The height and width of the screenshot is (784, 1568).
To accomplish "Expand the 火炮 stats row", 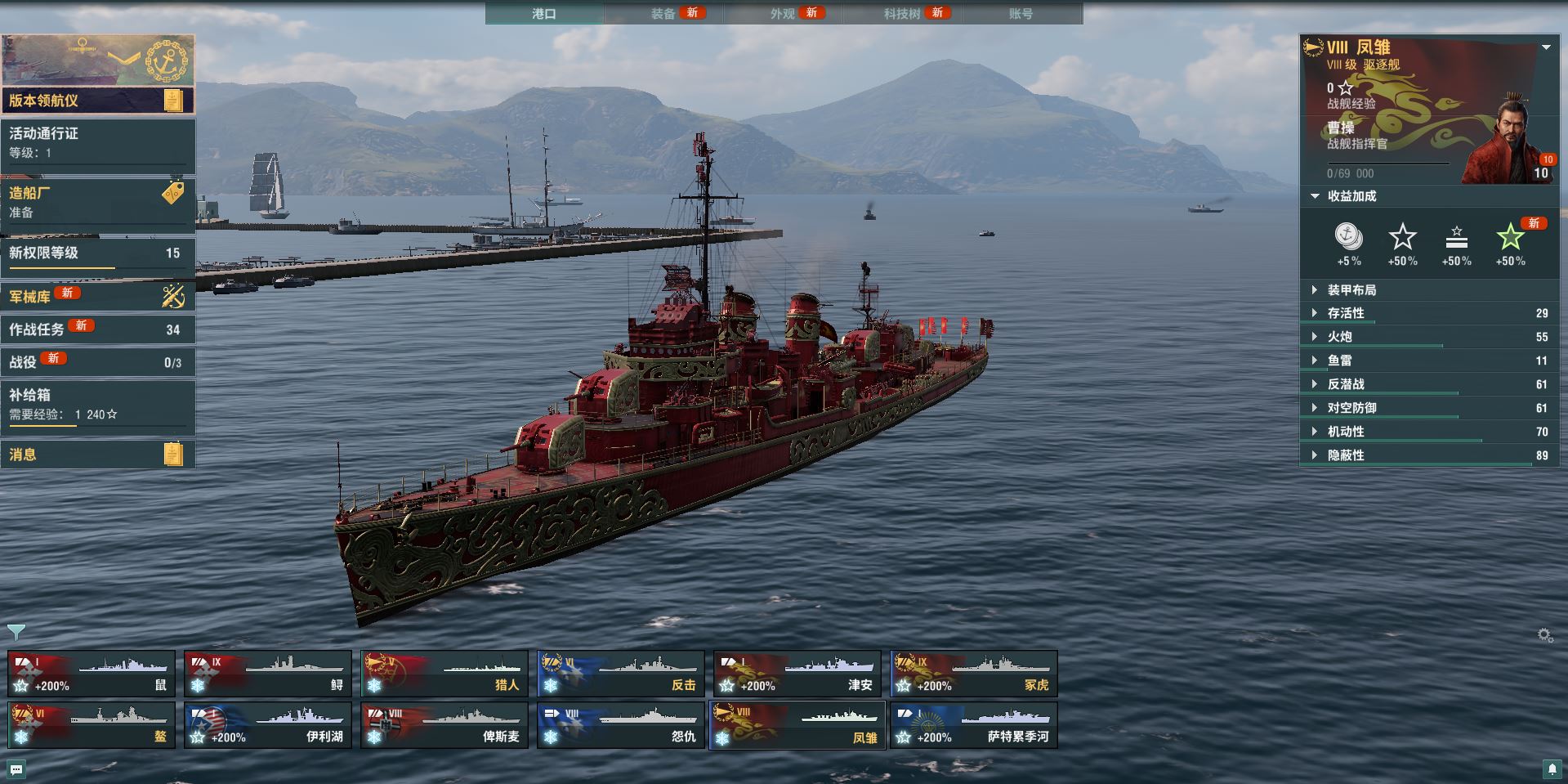I will pos(1340,337).
